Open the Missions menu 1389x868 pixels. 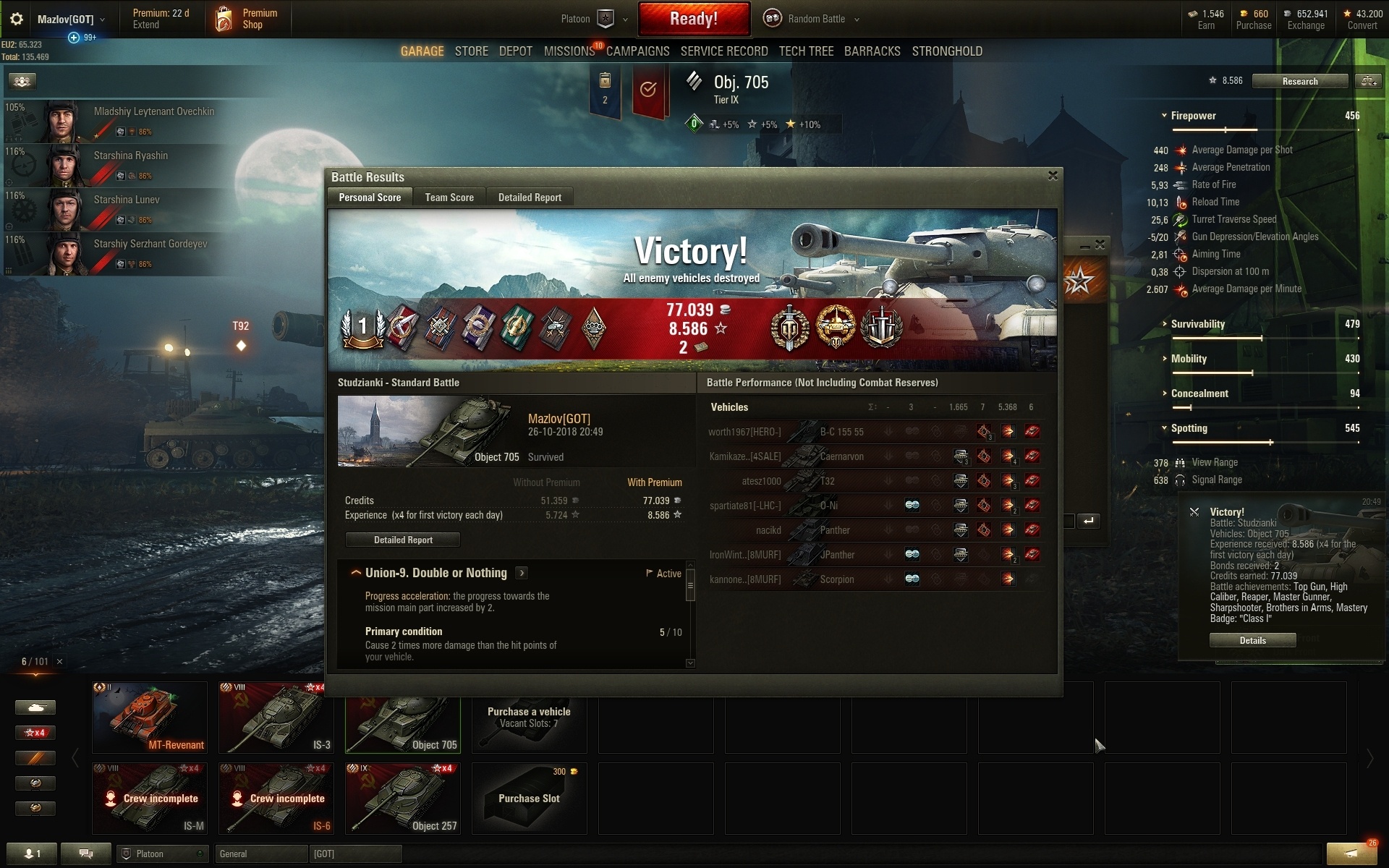(569, 51)
